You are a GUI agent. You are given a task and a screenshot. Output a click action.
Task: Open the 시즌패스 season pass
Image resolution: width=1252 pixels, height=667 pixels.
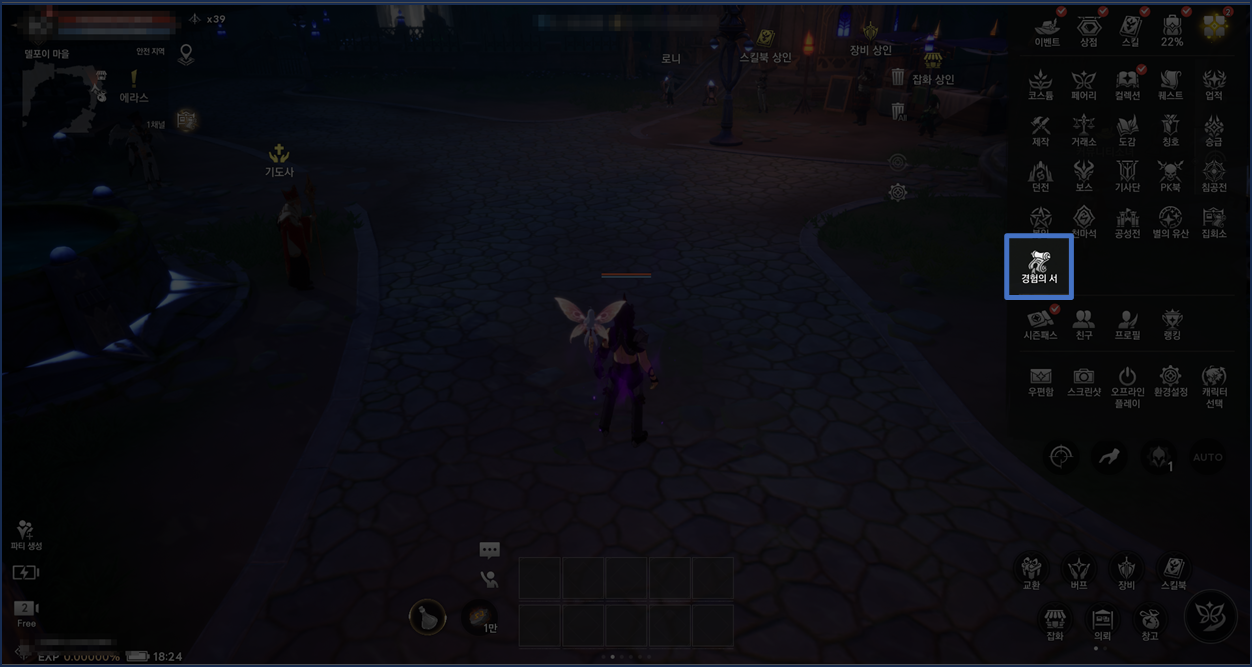pyautogui.click(x=1041, y=324)
